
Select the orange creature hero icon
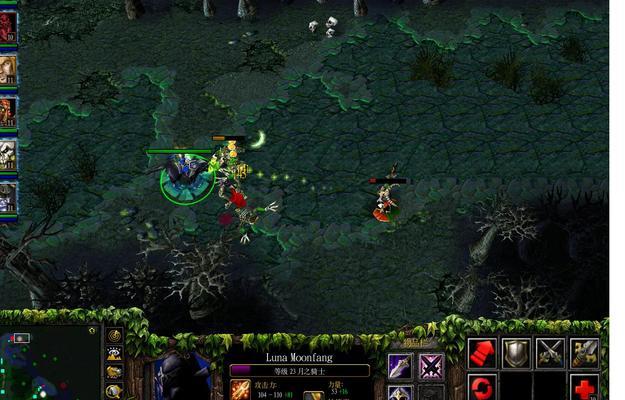click(x=8, y=111)
